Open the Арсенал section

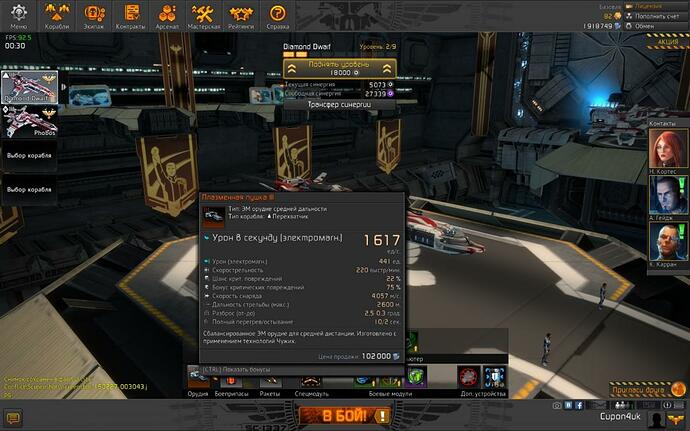click(x=166, y=16)
